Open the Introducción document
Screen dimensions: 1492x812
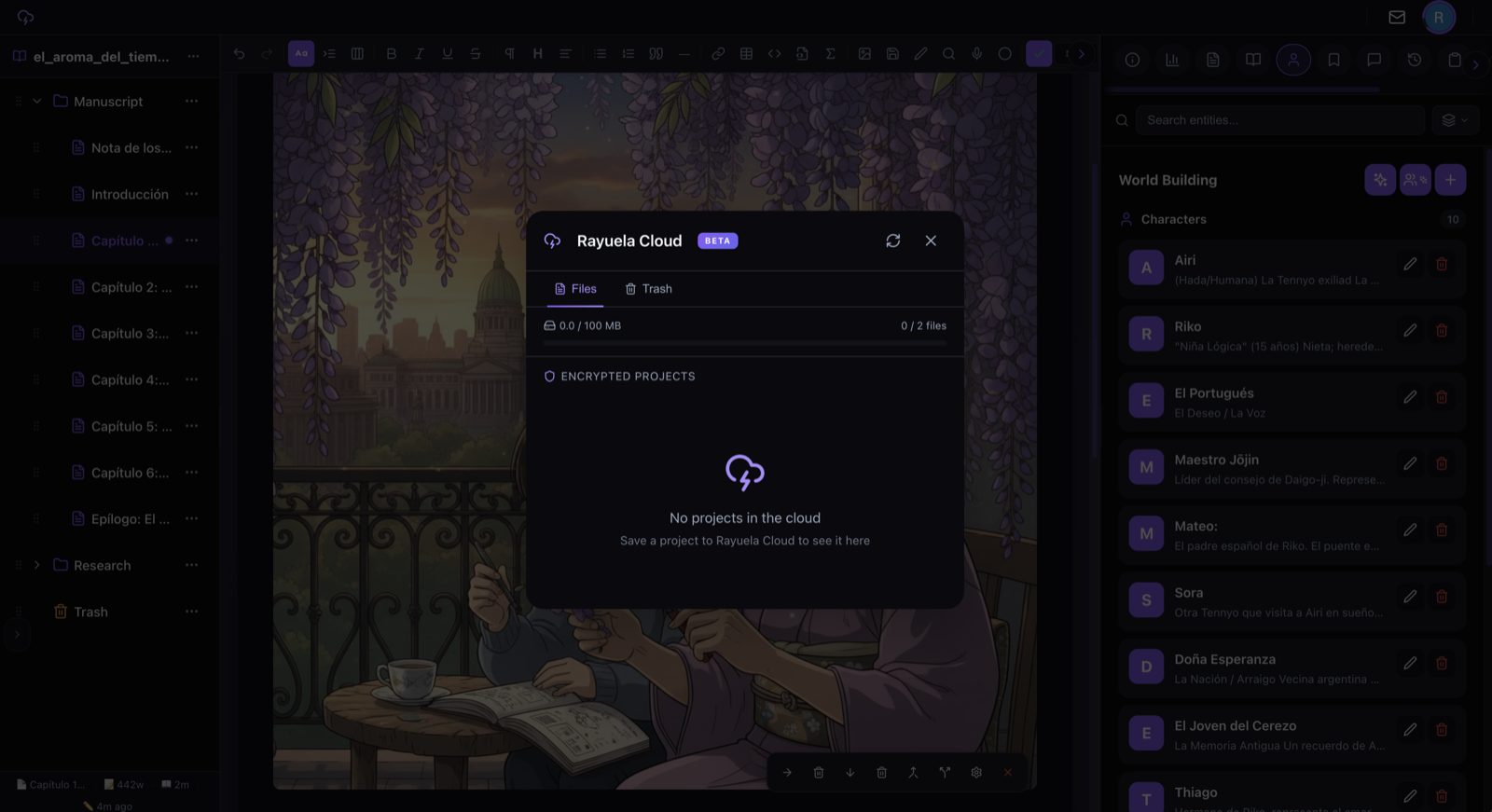130,194
